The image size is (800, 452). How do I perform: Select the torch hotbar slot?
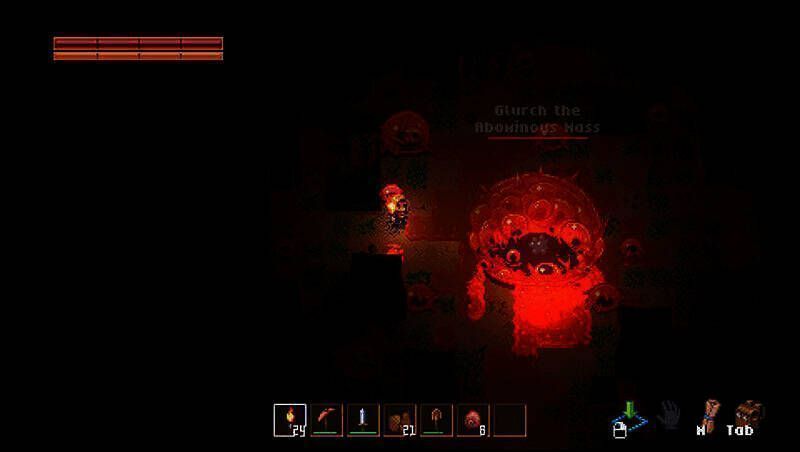291,420
